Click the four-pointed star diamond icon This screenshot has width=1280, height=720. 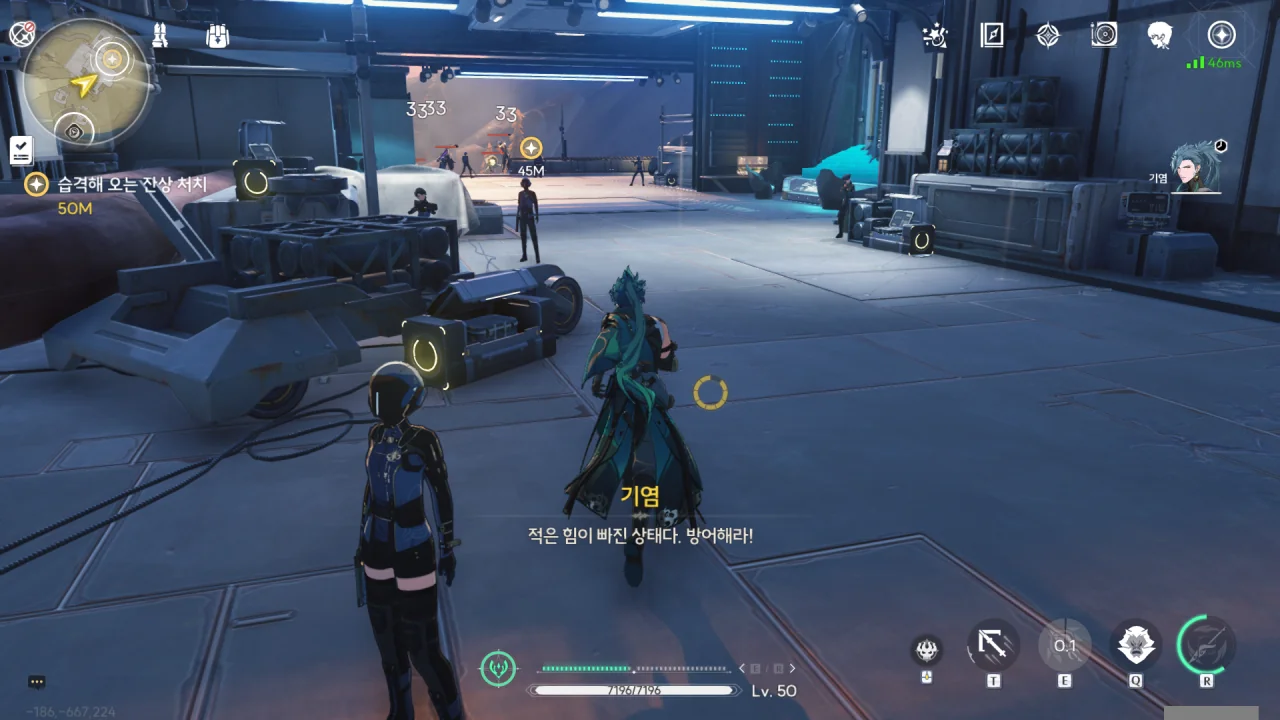tap(1047, 36)
